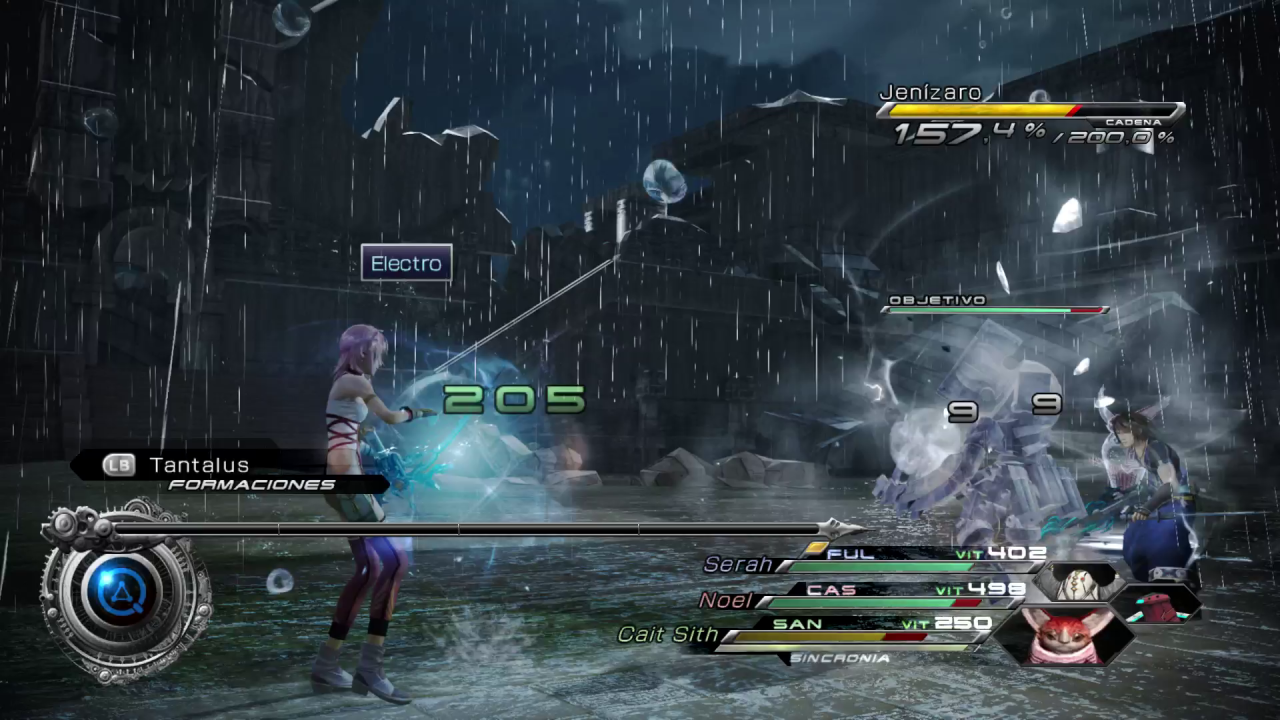Select the Electro command label
1280x720 pixels.
click(x=406, y=263)
